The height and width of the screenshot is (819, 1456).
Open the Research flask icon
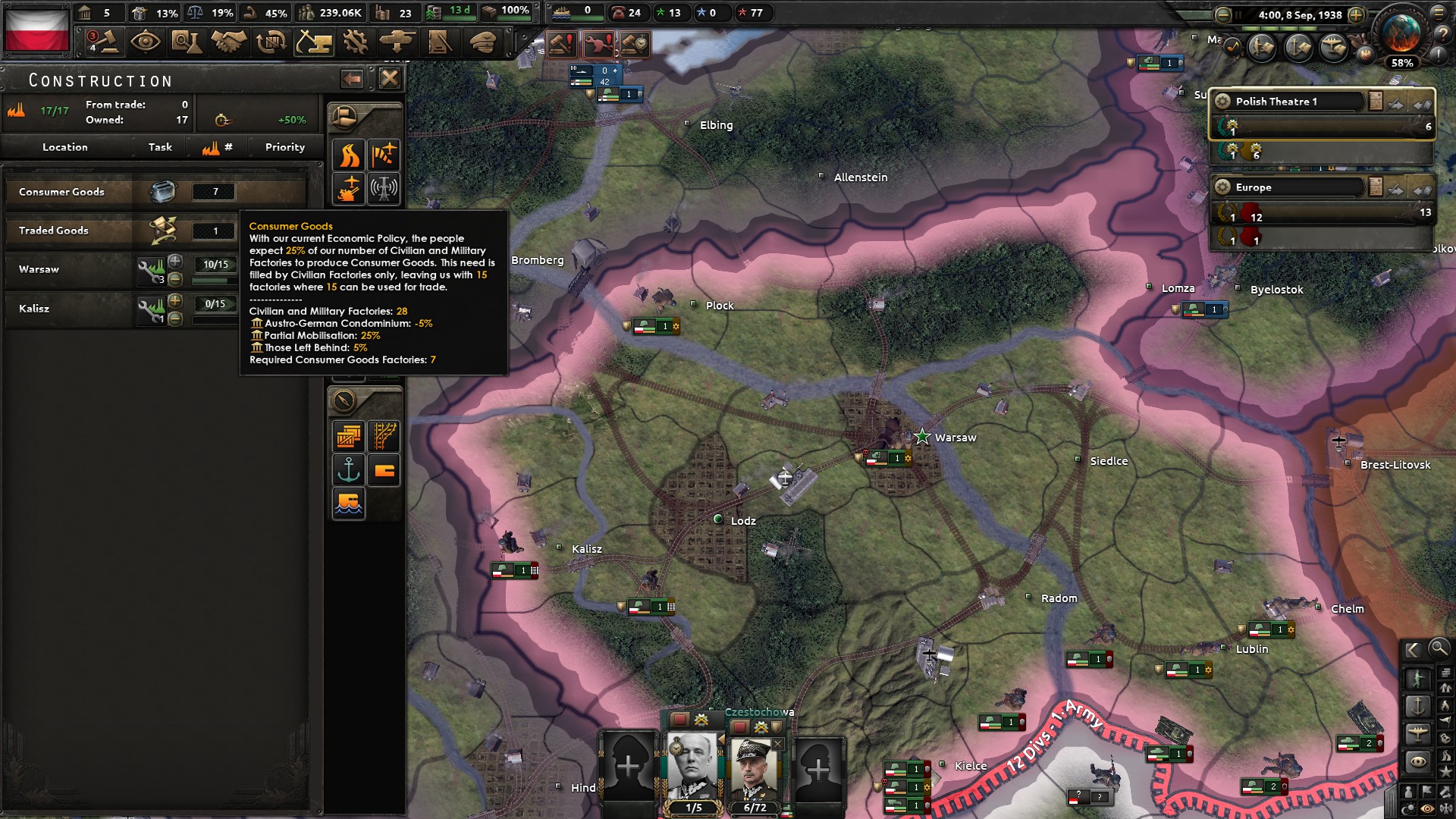pyautogui.click(x=187, y=42)
